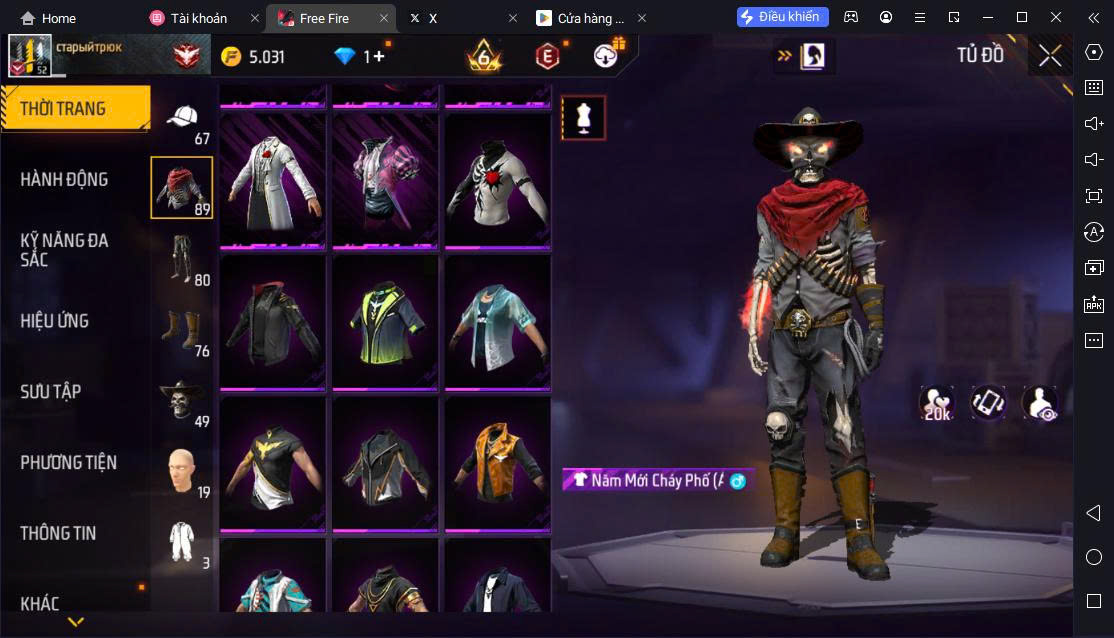Open the HIỆU ỨNG tab
Screen dimensions: 1114x638
(x=55, y=321)
